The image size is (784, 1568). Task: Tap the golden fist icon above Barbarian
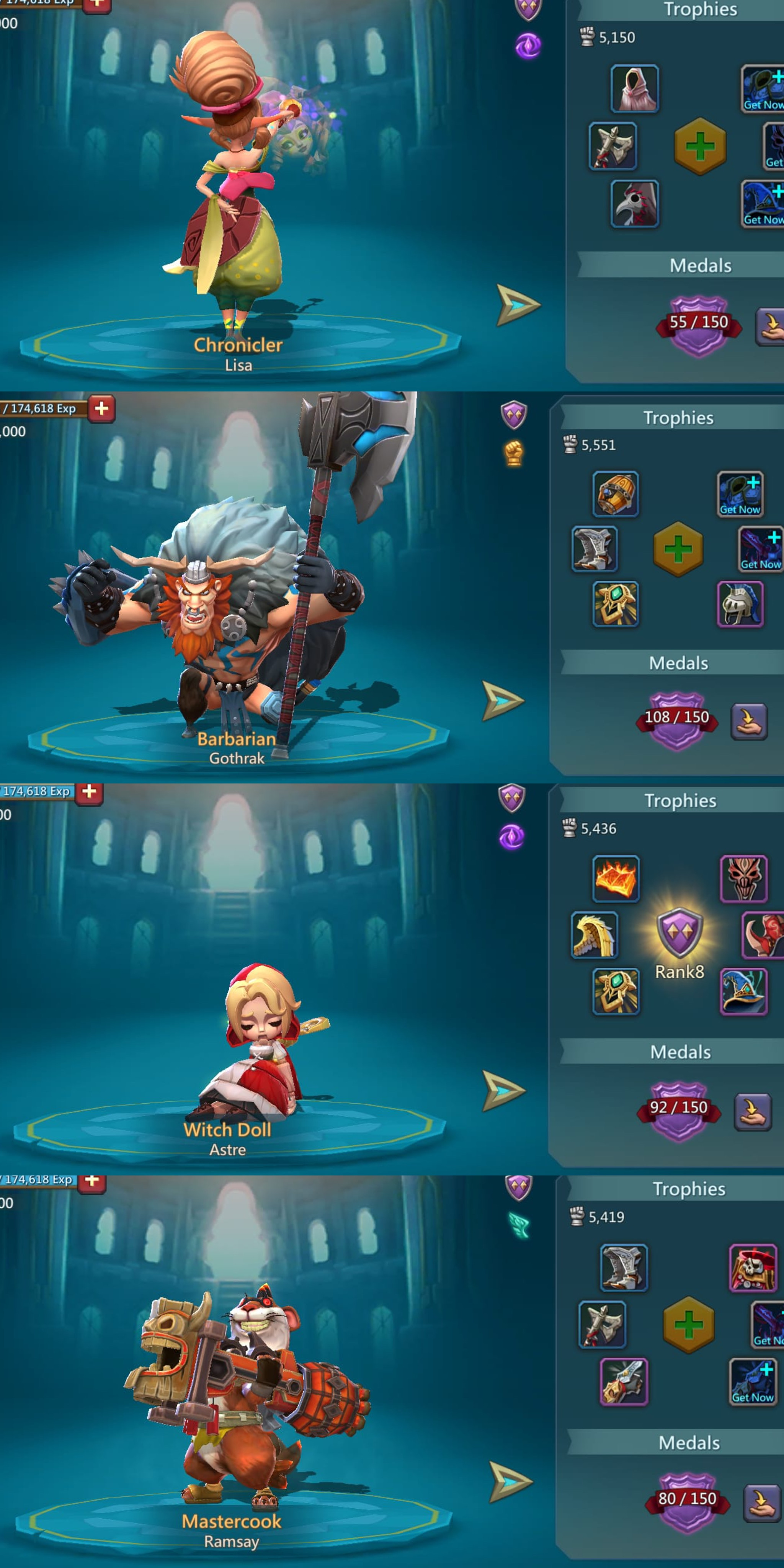tap(514, 454)
